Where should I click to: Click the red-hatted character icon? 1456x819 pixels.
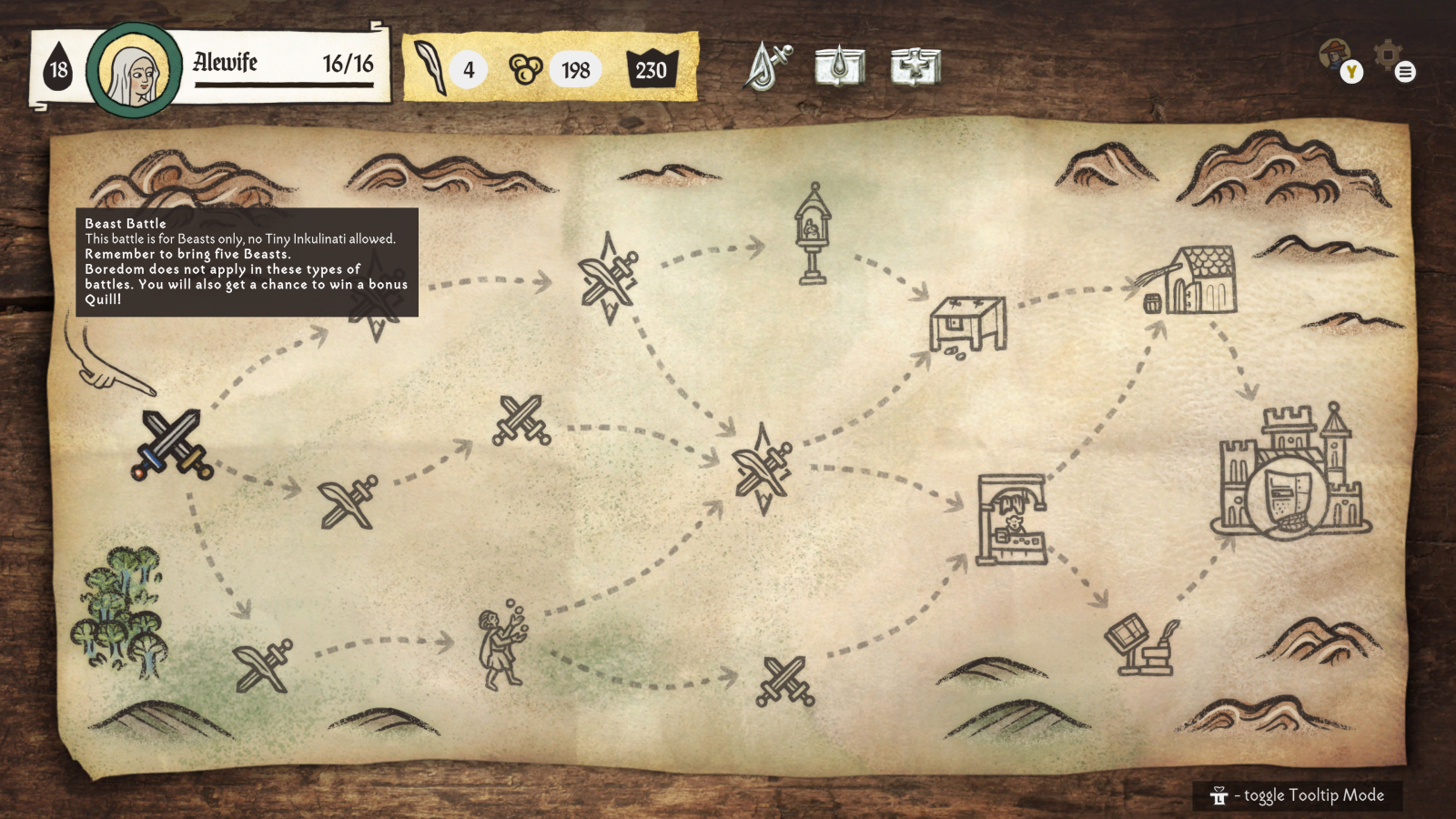click(1336, 56)
